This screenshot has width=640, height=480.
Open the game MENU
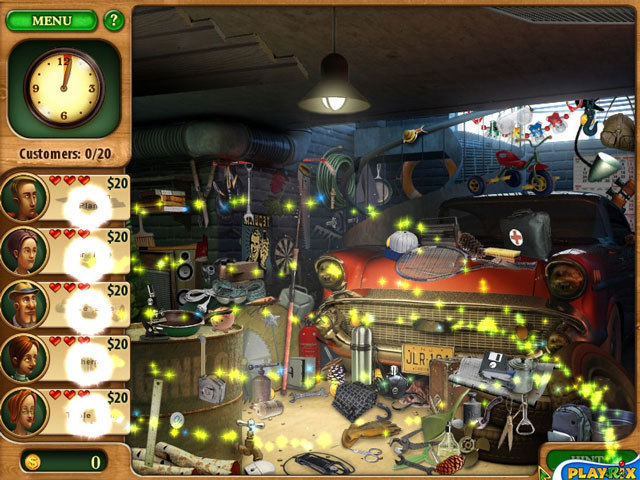[x=51, y=20]
